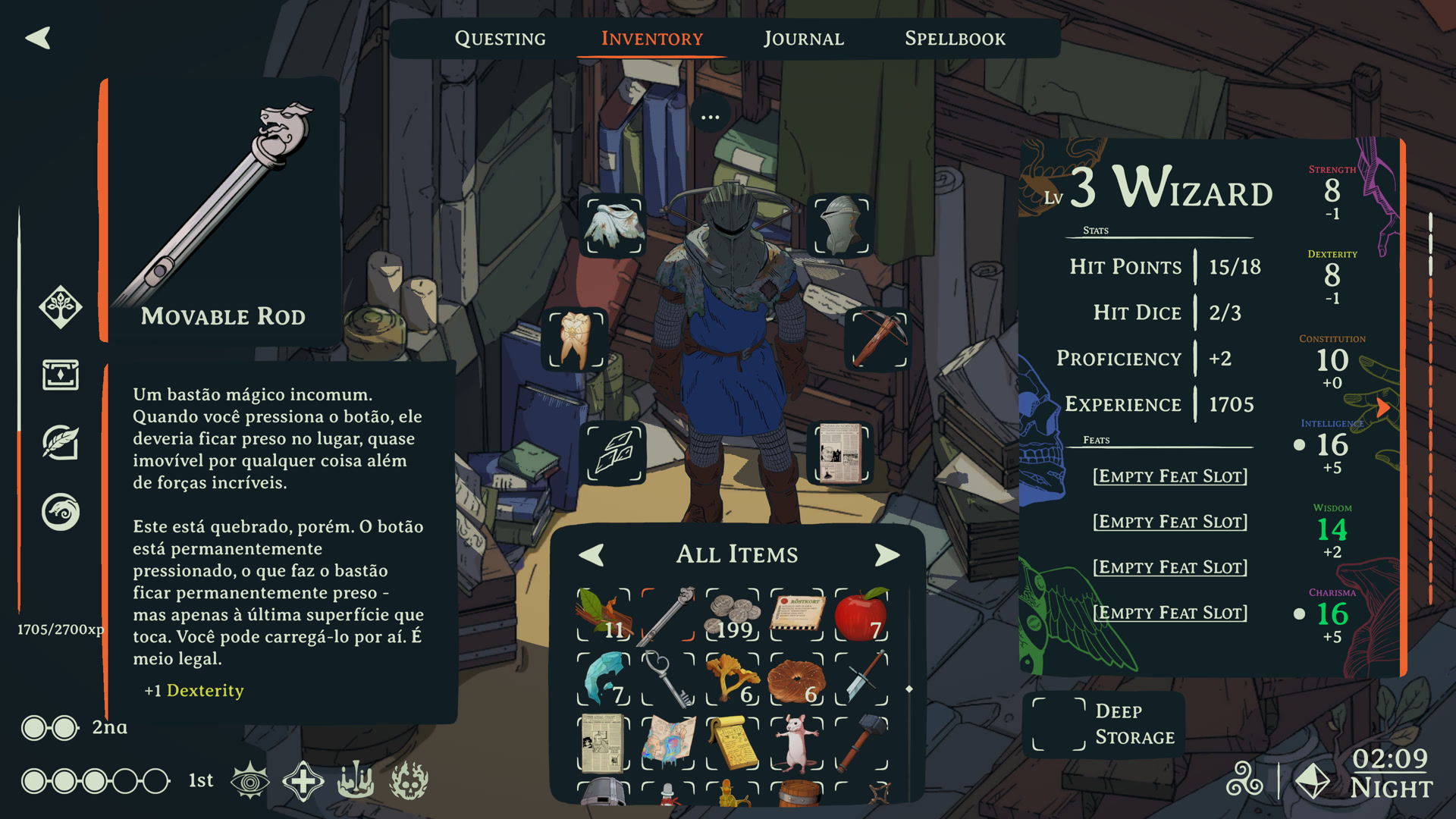Switch to the Spellbook tab
Image resolution: width=1456 pixels, height=819 pixels.
pyautogui.click(x=955, y=39)
